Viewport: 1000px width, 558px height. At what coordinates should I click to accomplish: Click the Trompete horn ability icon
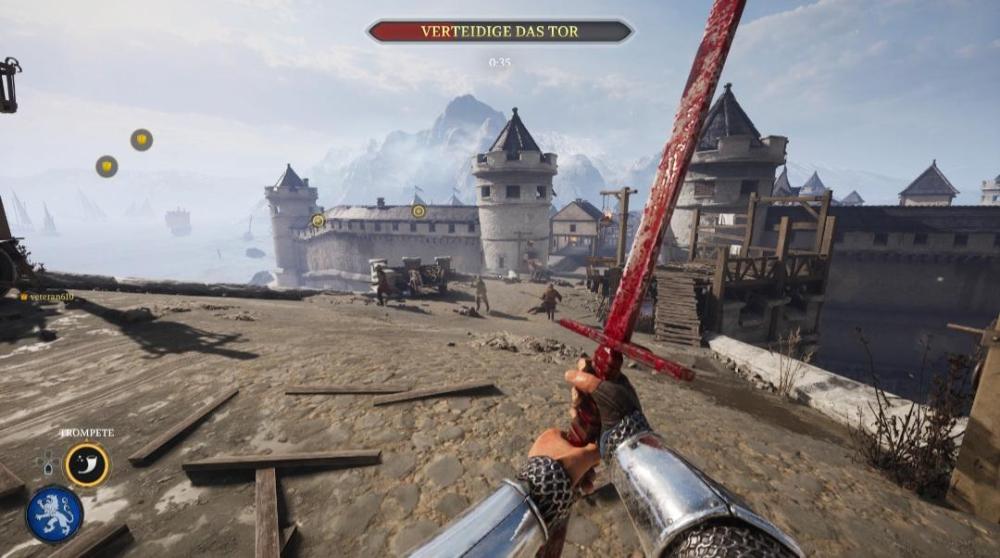pos(87,464)
